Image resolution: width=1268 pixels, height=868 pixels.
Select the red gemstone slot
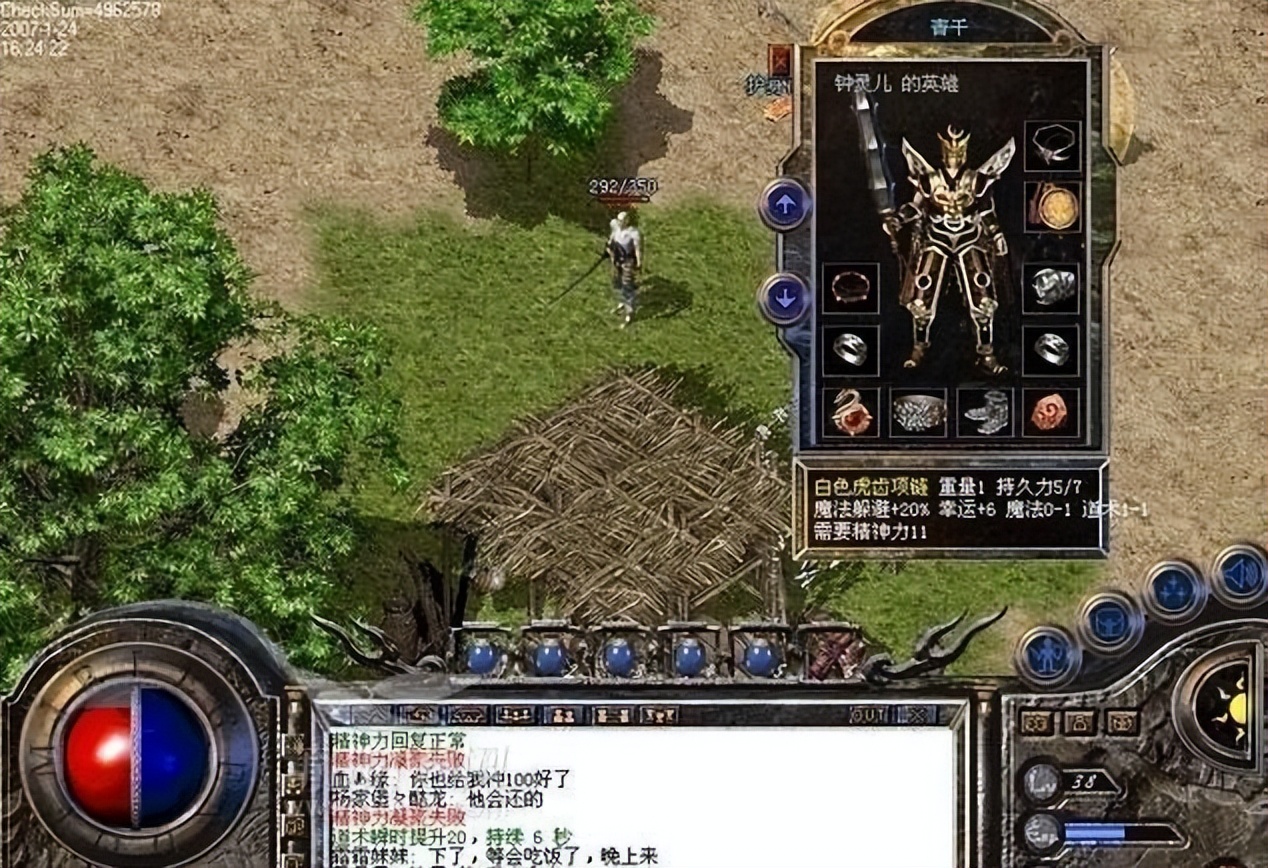coord(1051,412)
